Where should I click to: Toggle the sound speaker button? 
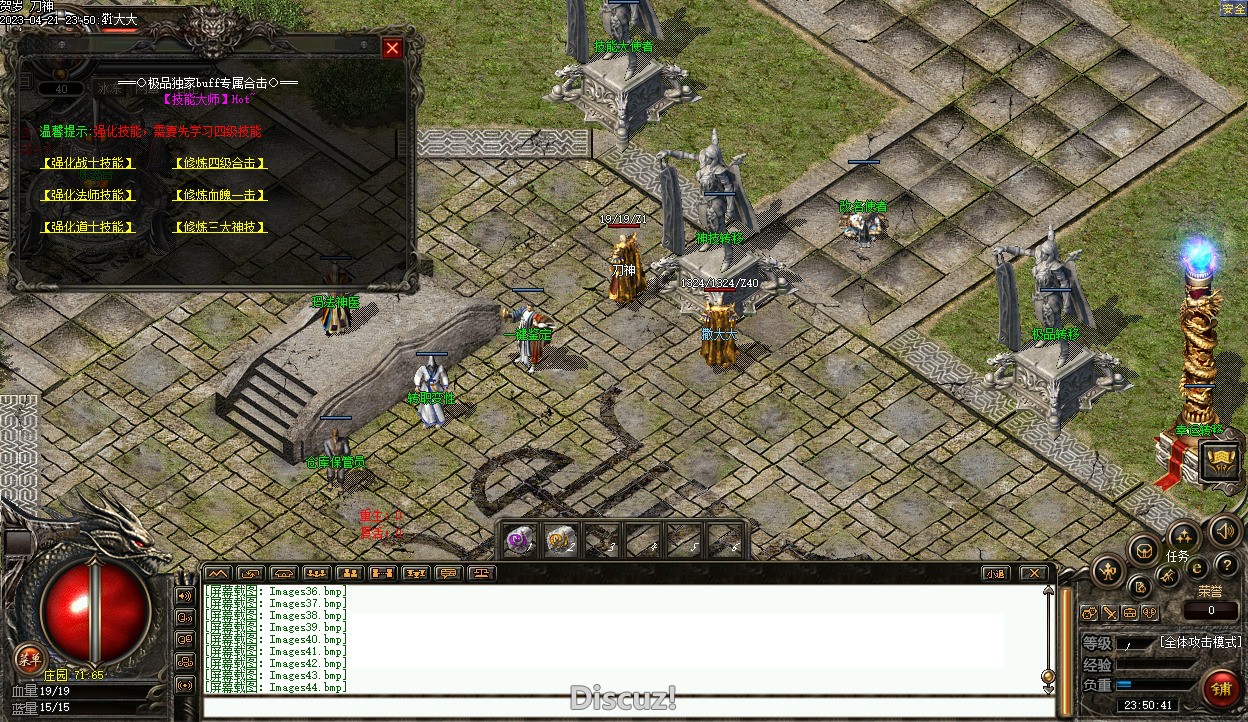(1224, 531)
